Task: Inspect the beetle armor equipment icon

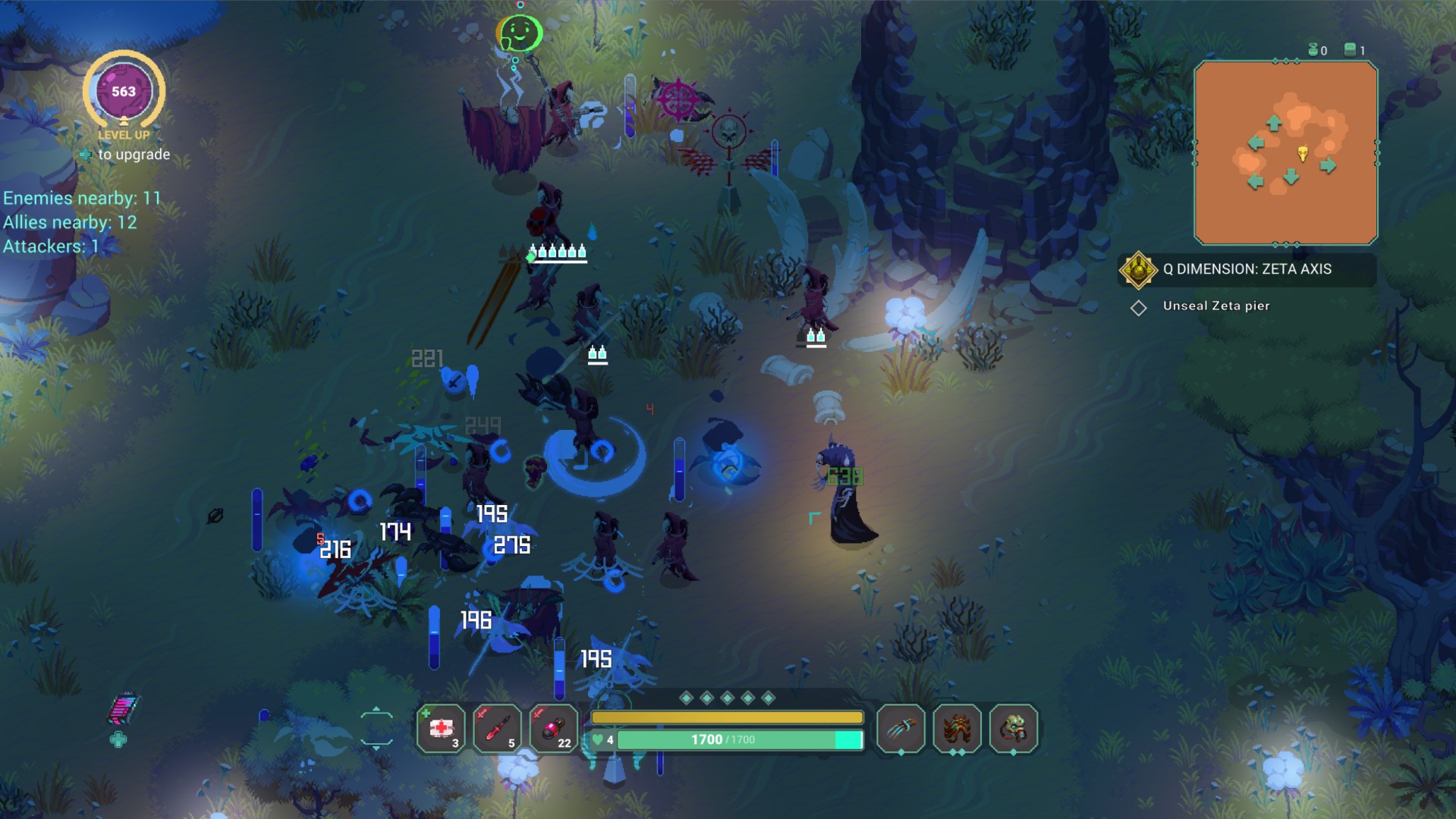Action: pyautogui.click(x=958, y=726)
